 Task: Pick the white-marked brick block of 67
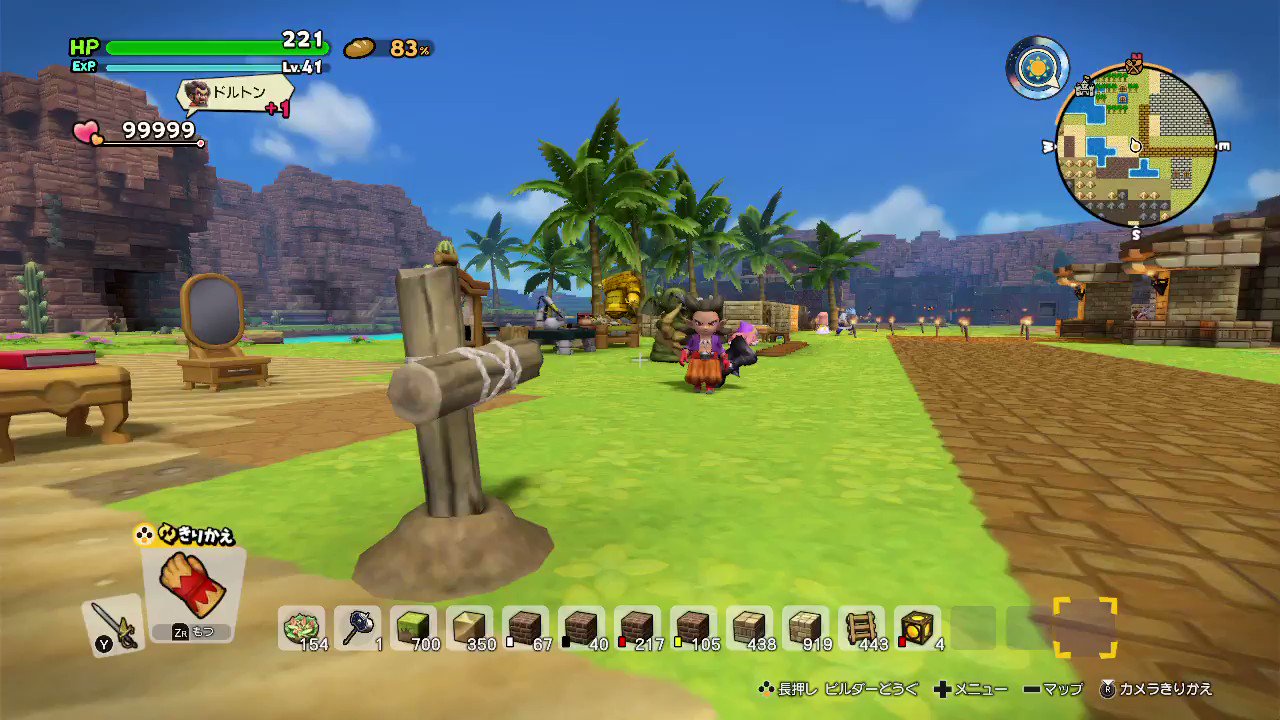526,625
